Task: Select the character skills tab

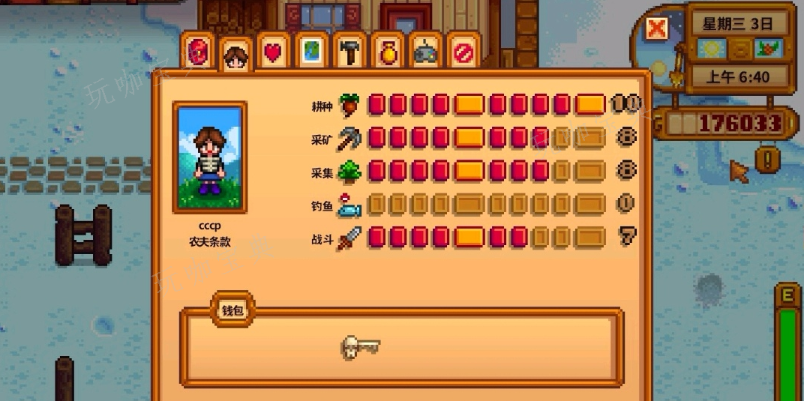Action: [x=235, y=54]
